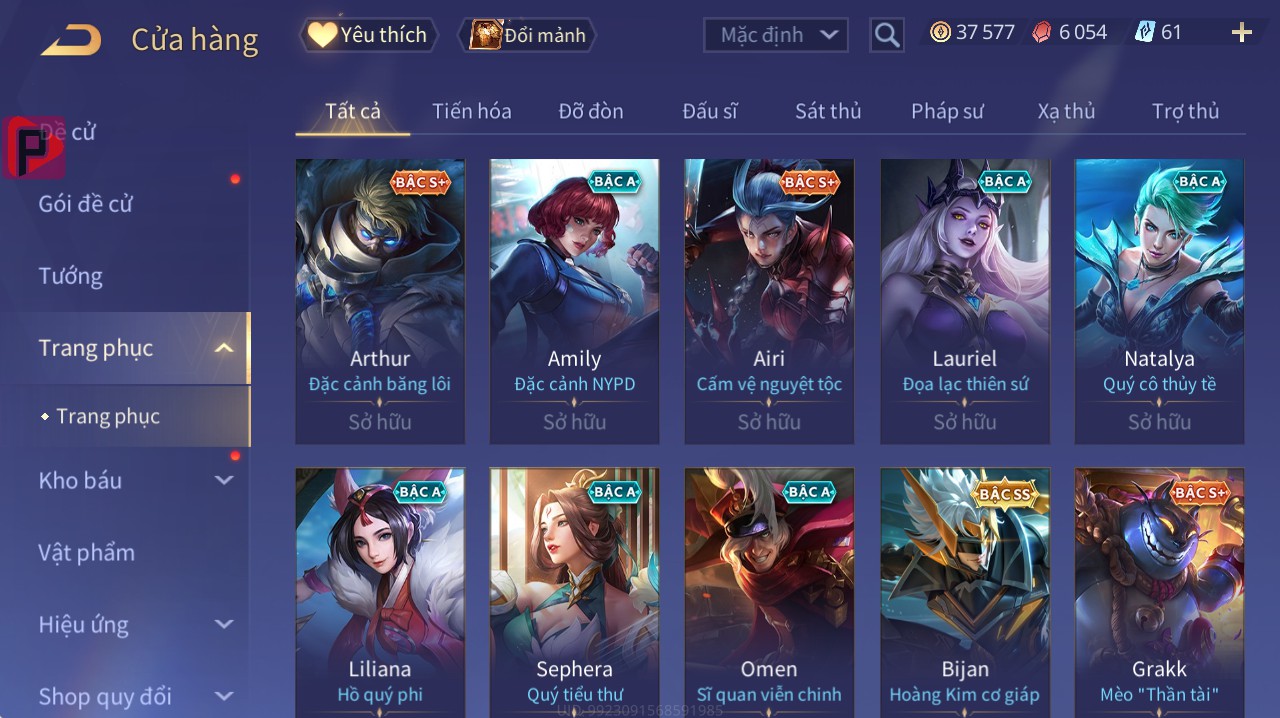The image size is (1280, 718).
Task: Choose the Airi Cấm vệ nguyệt tộc skin
Action: point(769,300)
